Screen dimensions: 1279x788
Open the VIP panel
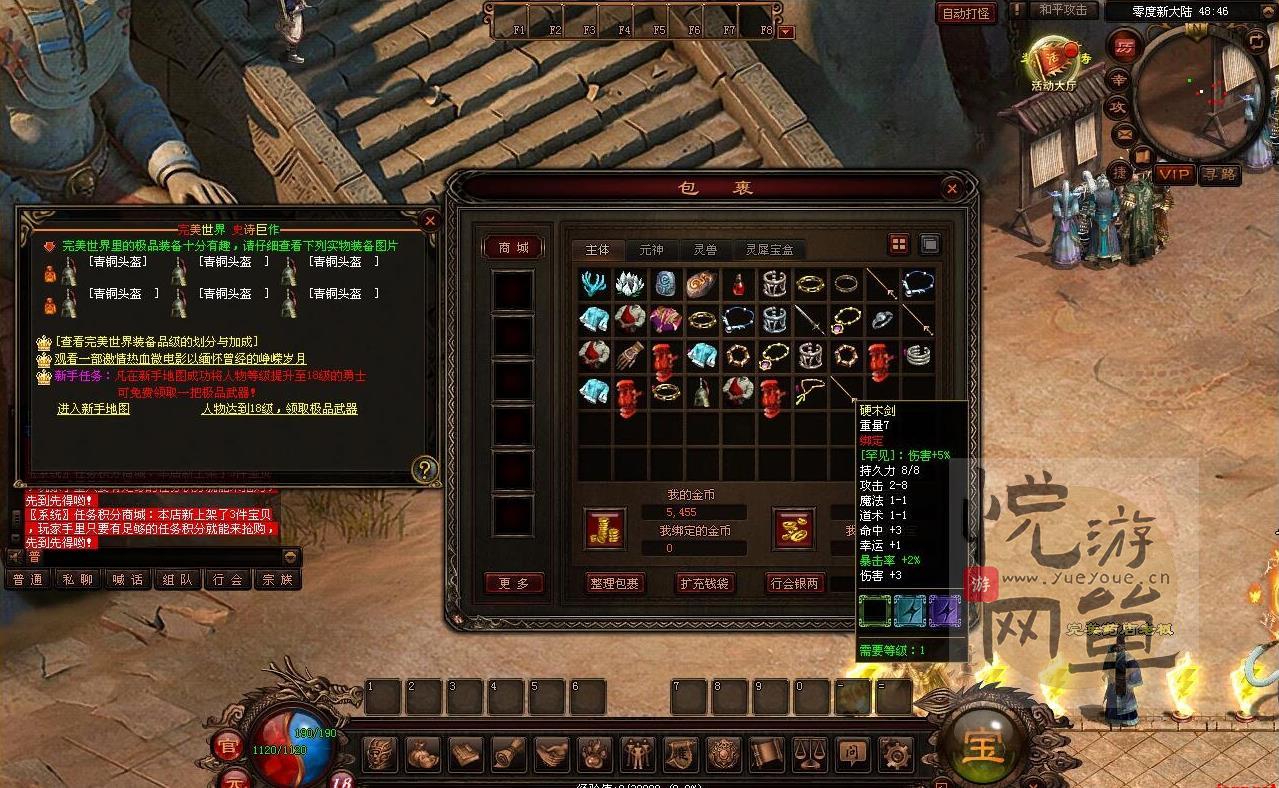point(1175,175)
